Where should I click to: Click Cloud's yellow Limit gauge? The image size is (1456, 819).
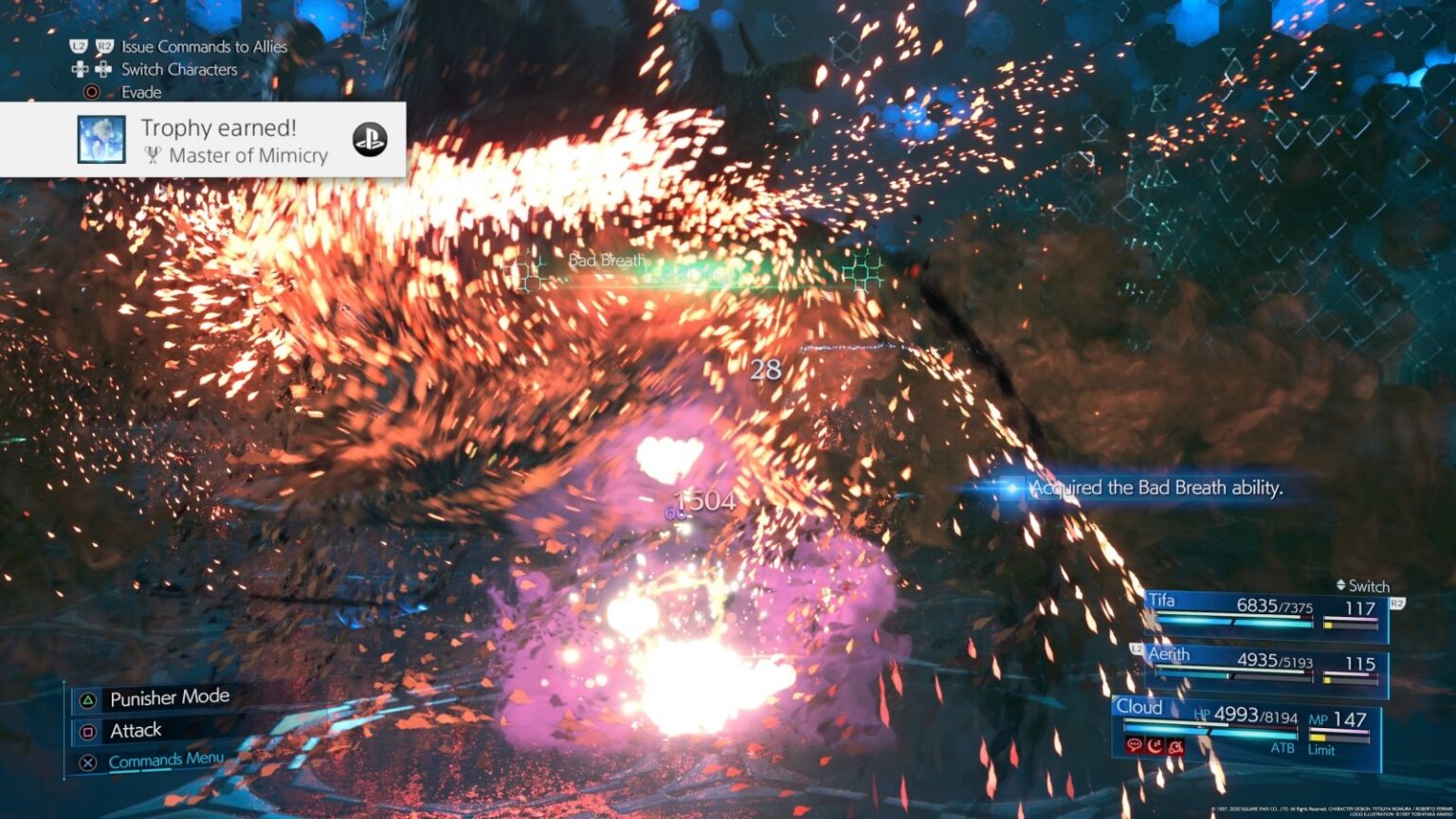pyautogui.click(x=1319, y=737)
